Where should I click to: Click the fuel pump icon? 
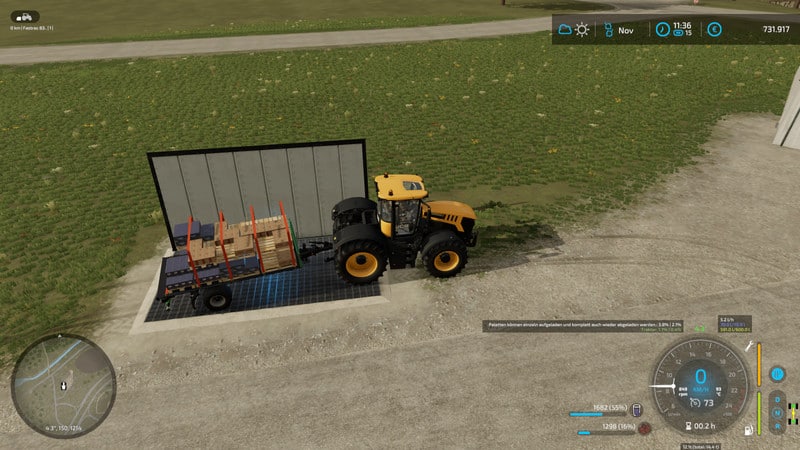point(749,430)
